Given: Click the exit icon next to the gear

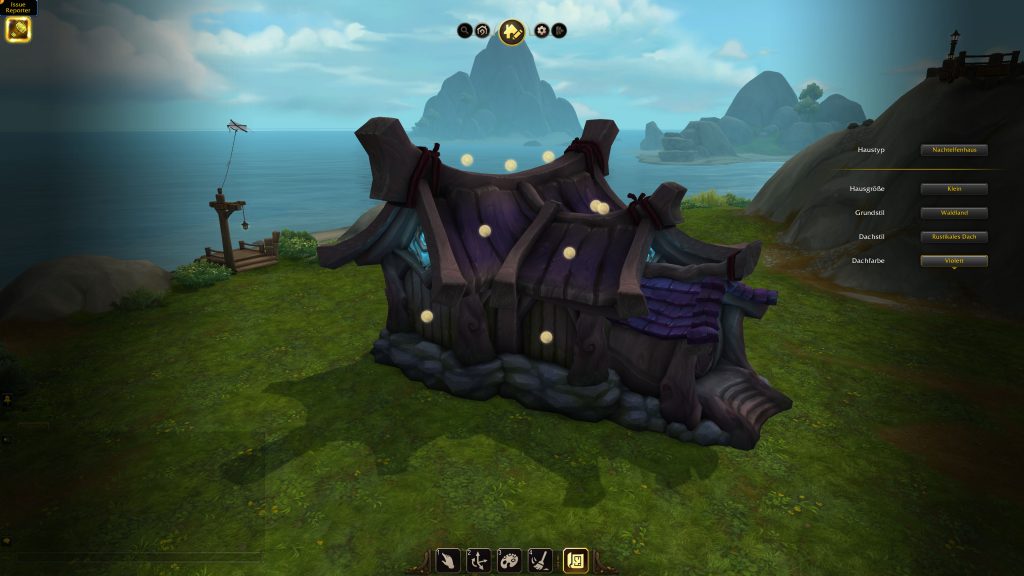Looking at the screenshot, I should click(x=559, y=31).
